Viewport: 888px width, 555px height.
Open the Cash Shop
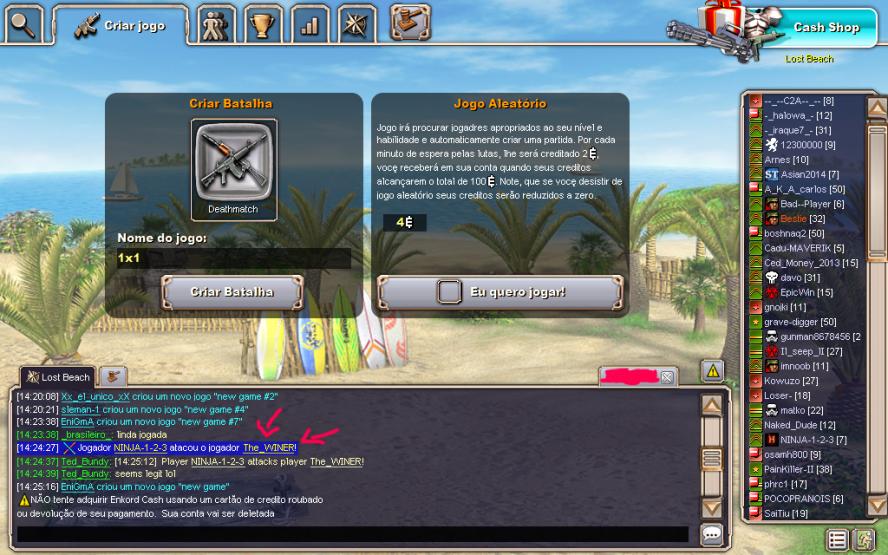pyautogui.click(x=826, y=27)
